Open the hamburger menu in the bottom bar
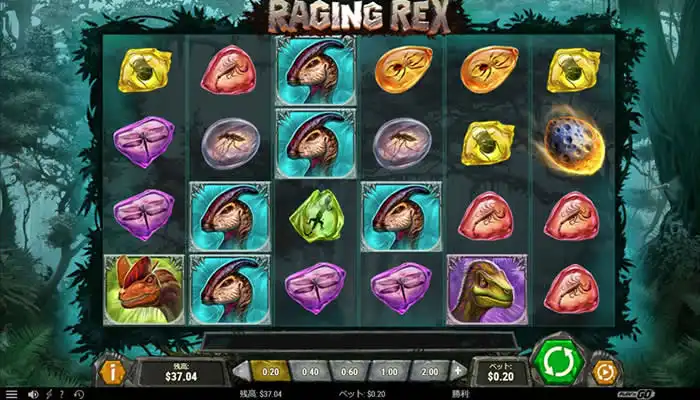 10,394
